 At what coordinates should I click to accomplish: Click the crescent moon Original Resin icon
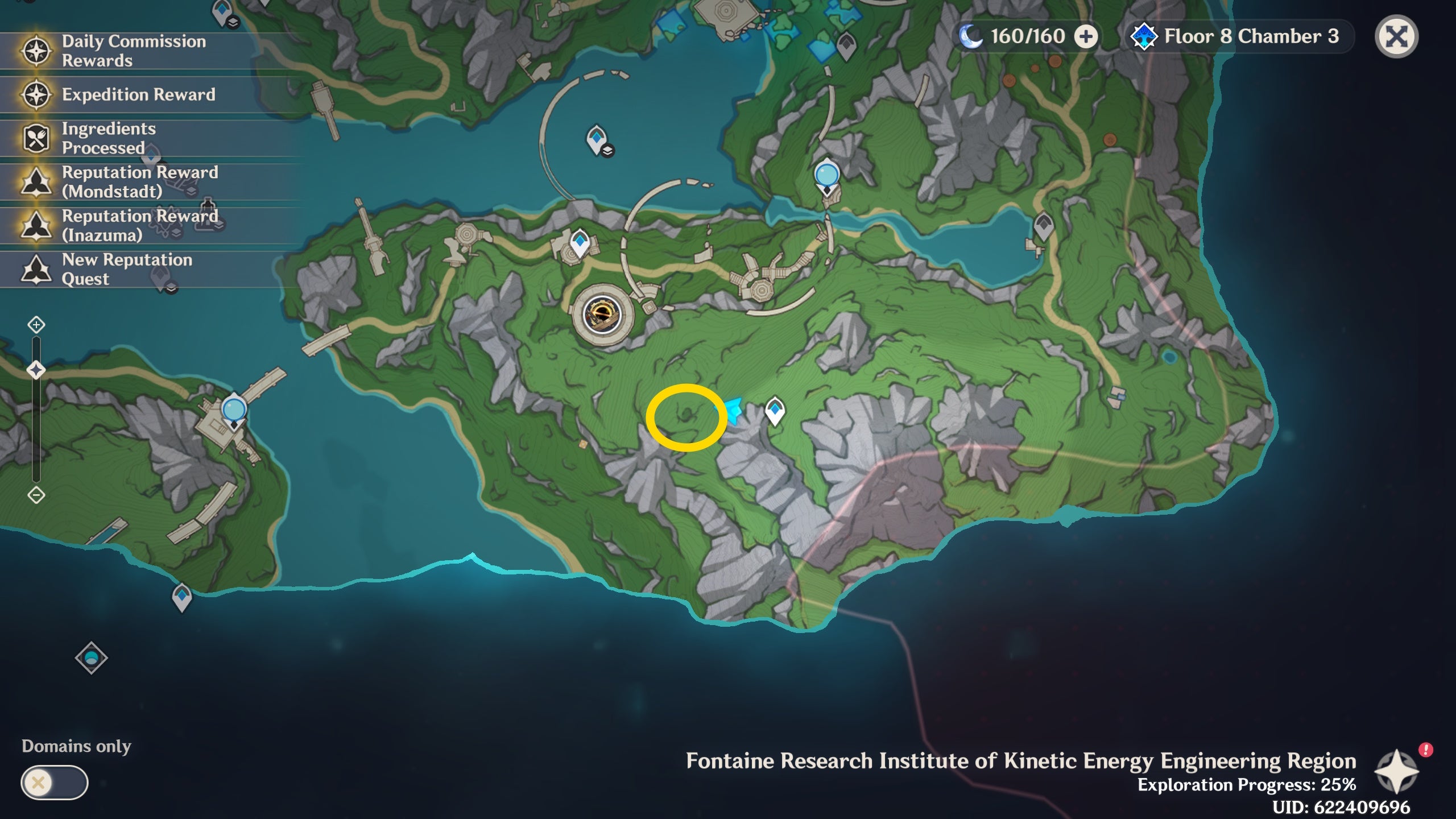coord(970,35)
